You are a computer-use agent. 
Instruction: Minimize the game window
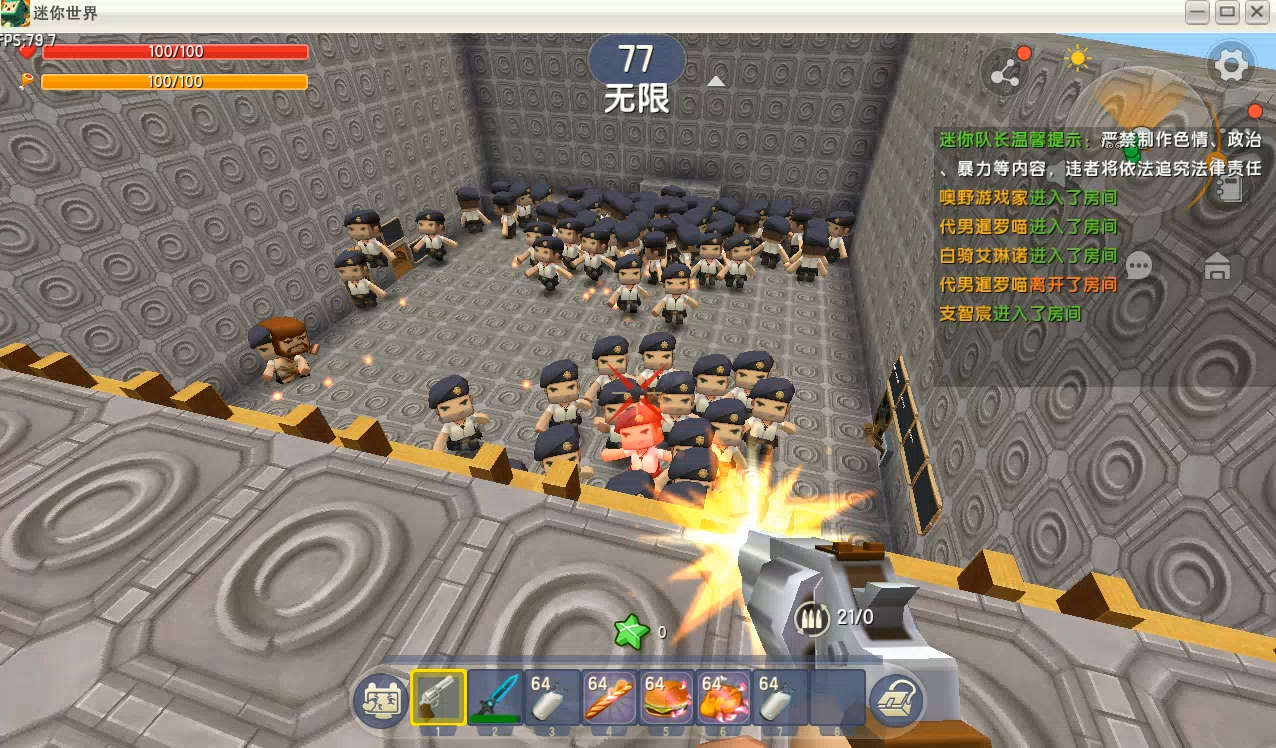(x=1197, y=12)
